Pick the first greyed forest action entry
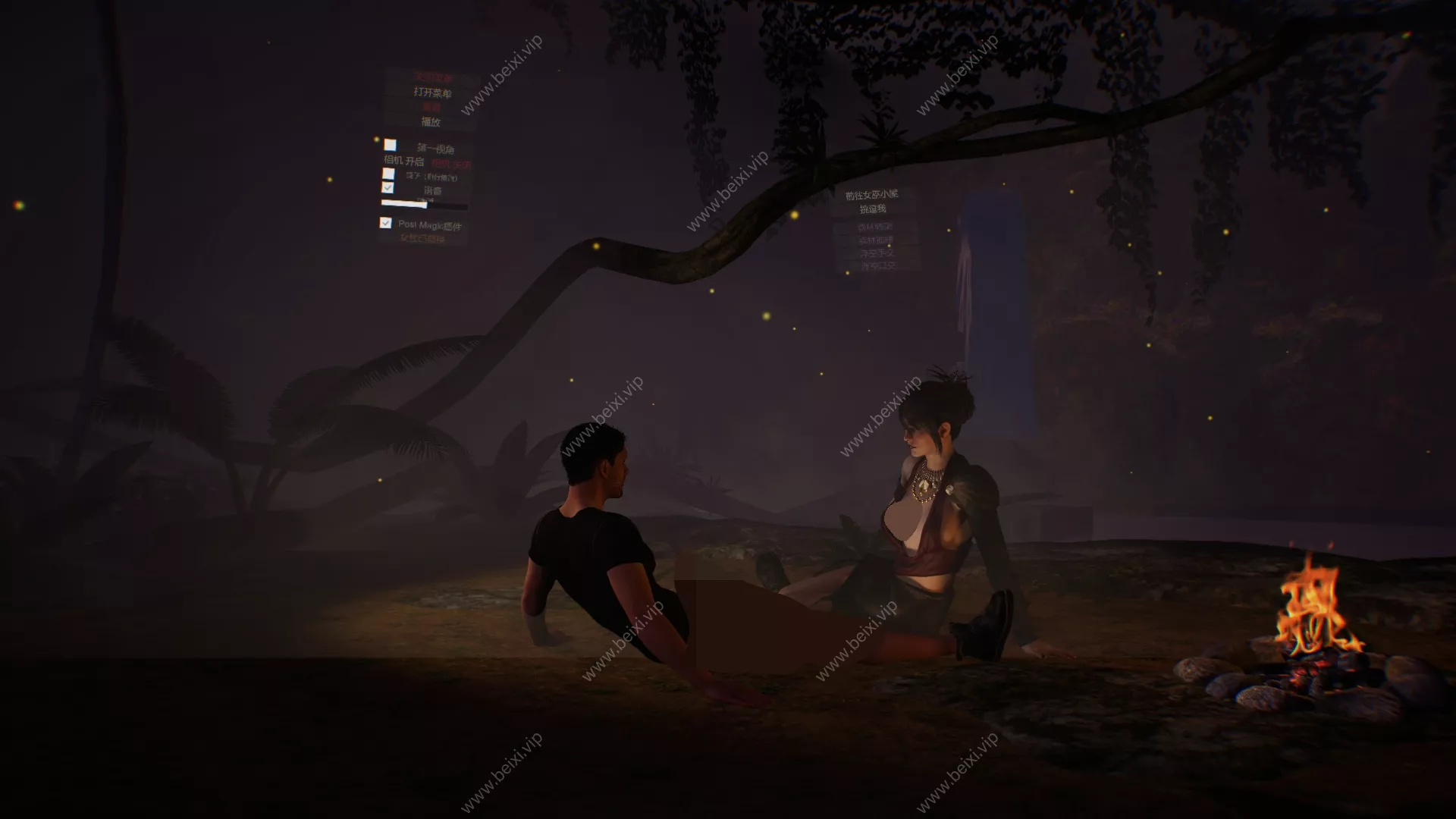 [x=876, y=228]
